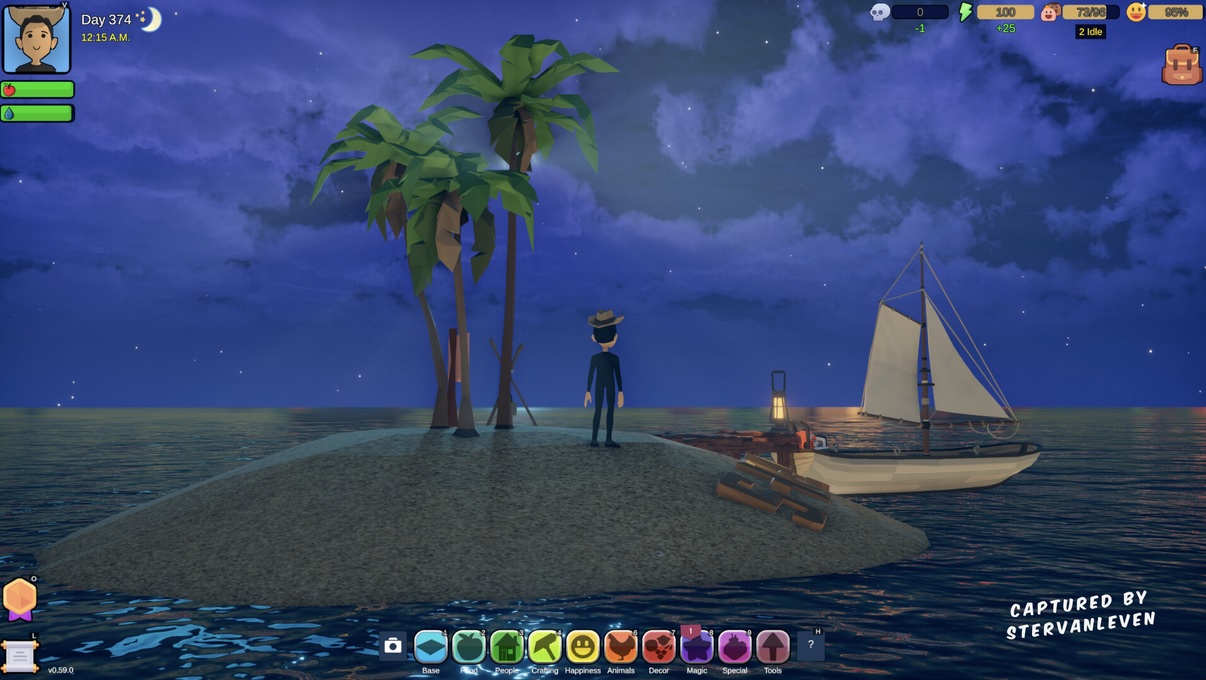Image resolution: width=1206 pixels, height=680 pixels.
Task: Click the player character portrait
Action: [x=37, y=39]
